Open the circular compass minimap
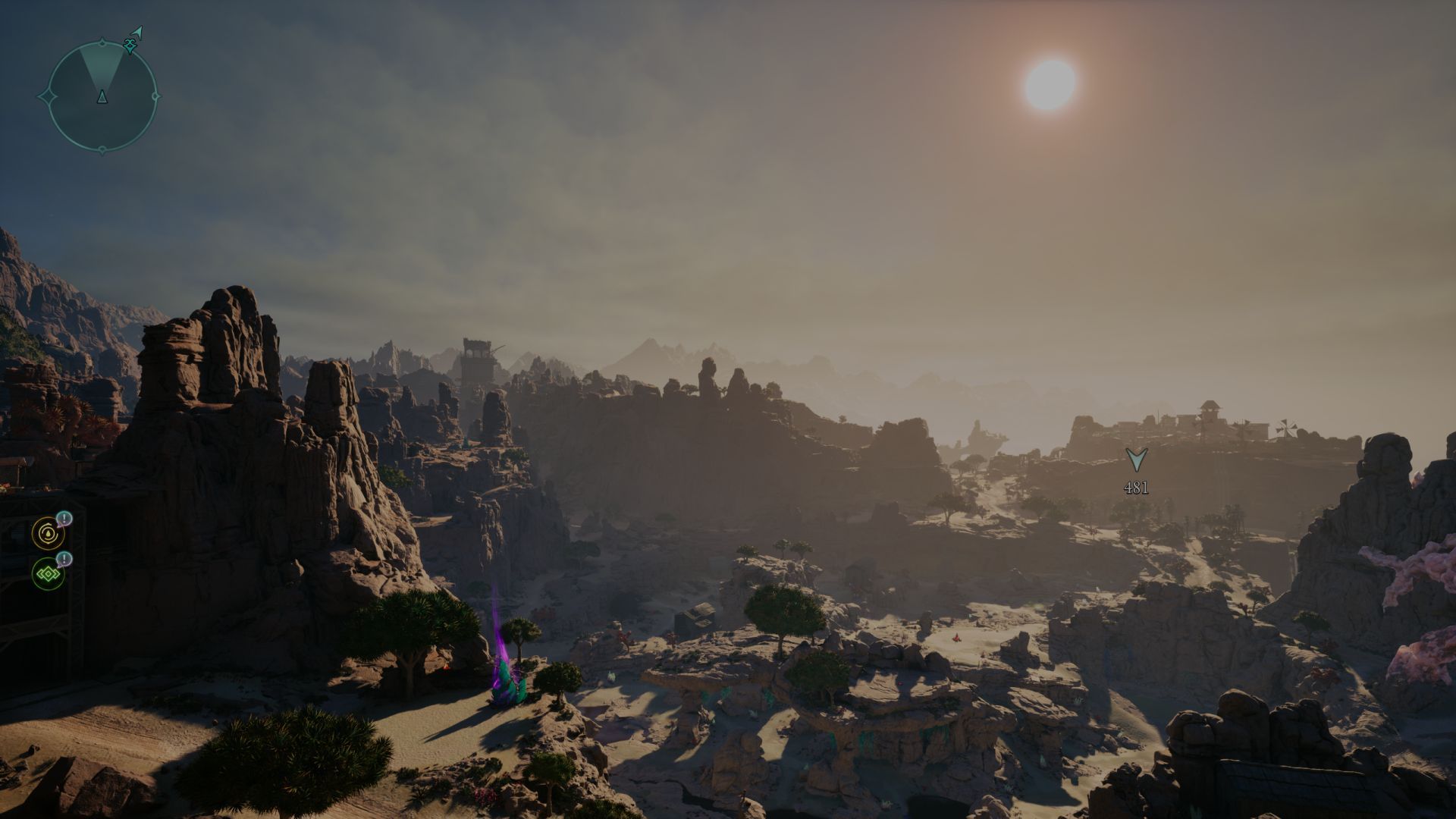This screenshot has width=1456, height=819. pyautogui.click(x=102, y=96)
